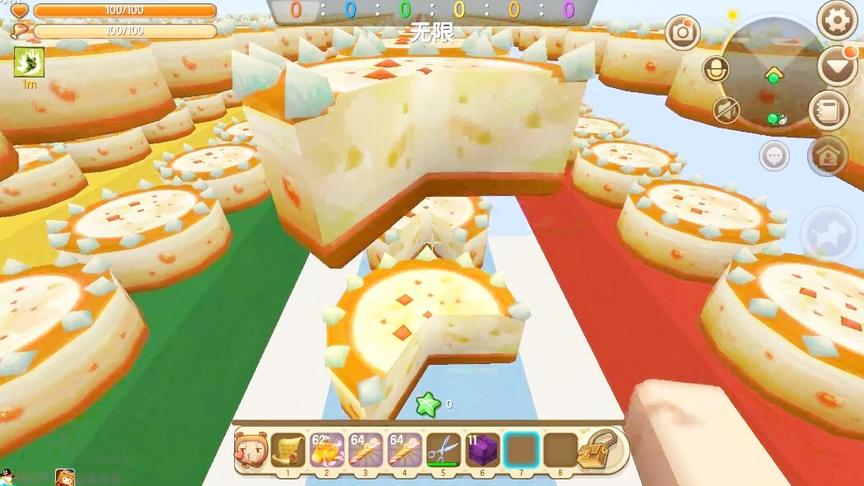Viewport: 864px width, 486px height.
Task: Tap the house home button
Action: pos(828,154)
